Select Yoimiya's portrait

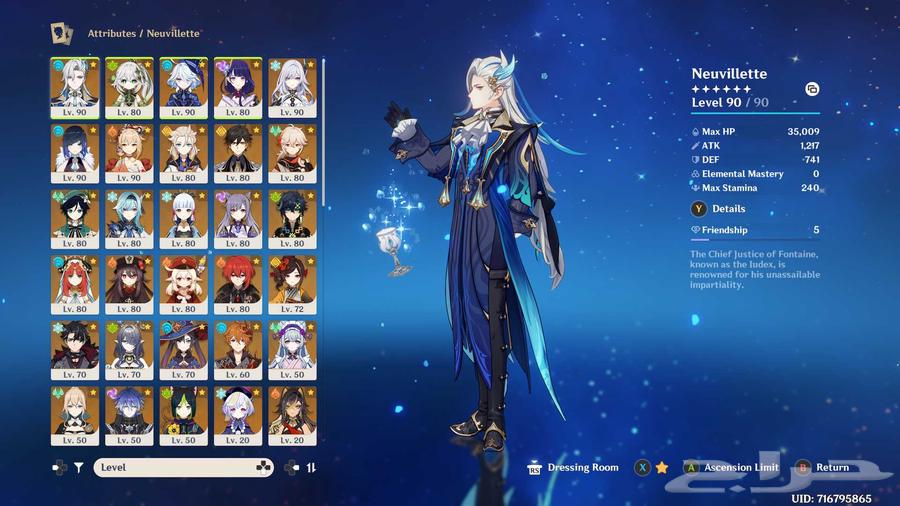(x=129, y=152)
